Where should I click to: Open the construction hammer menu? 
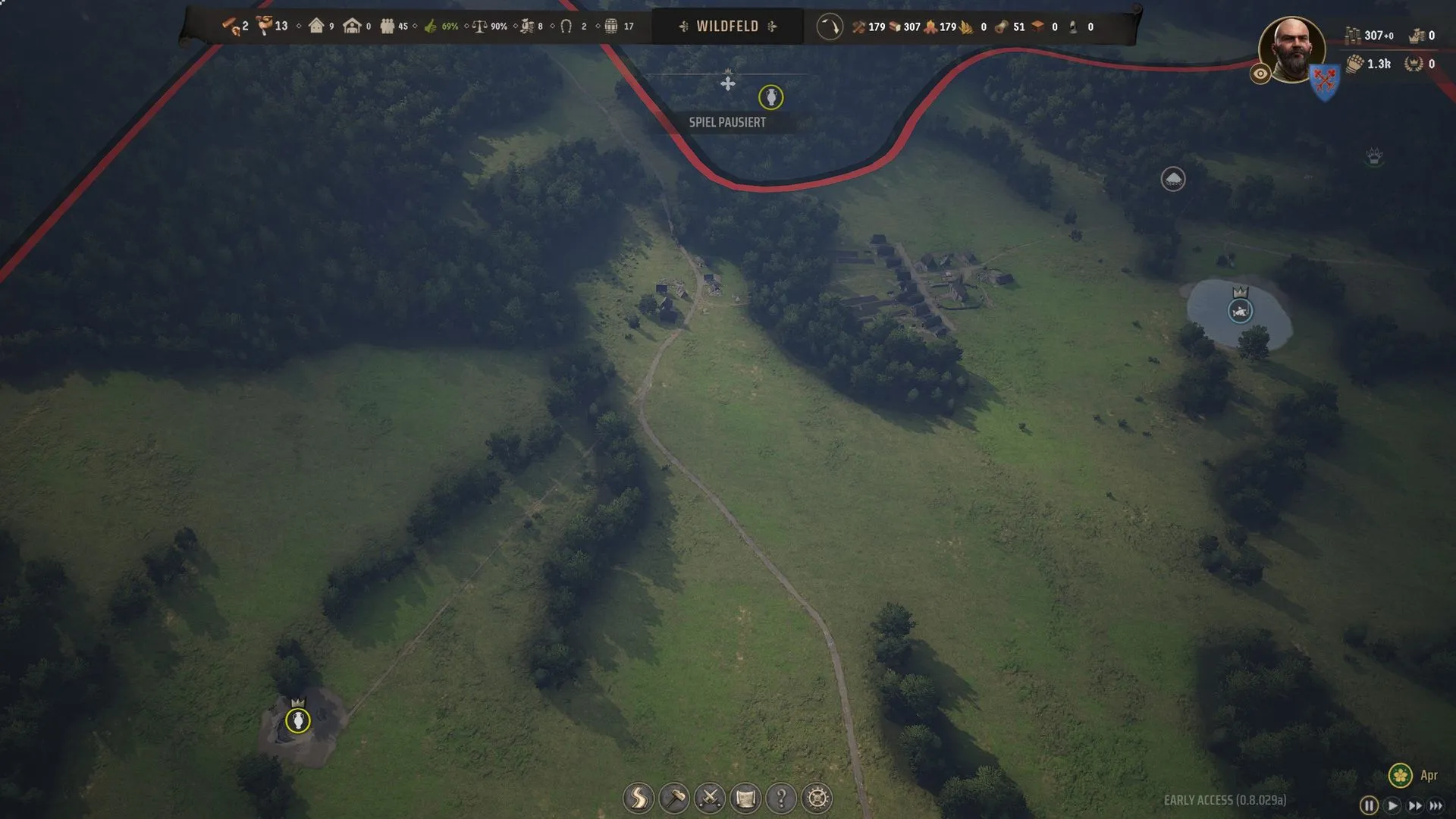[x=674, y=798]
